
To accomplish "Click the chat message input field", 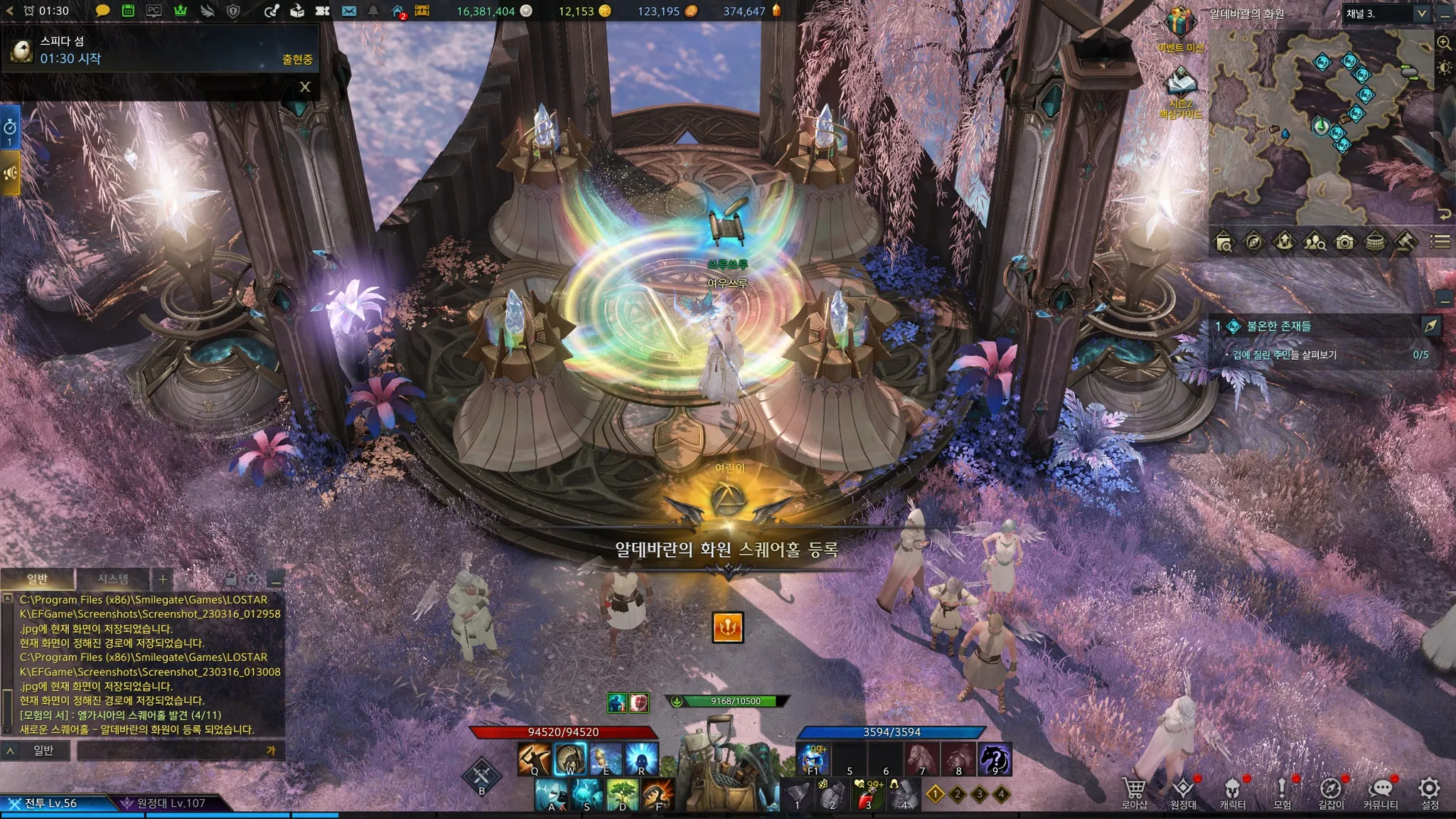I will (174, 751).
